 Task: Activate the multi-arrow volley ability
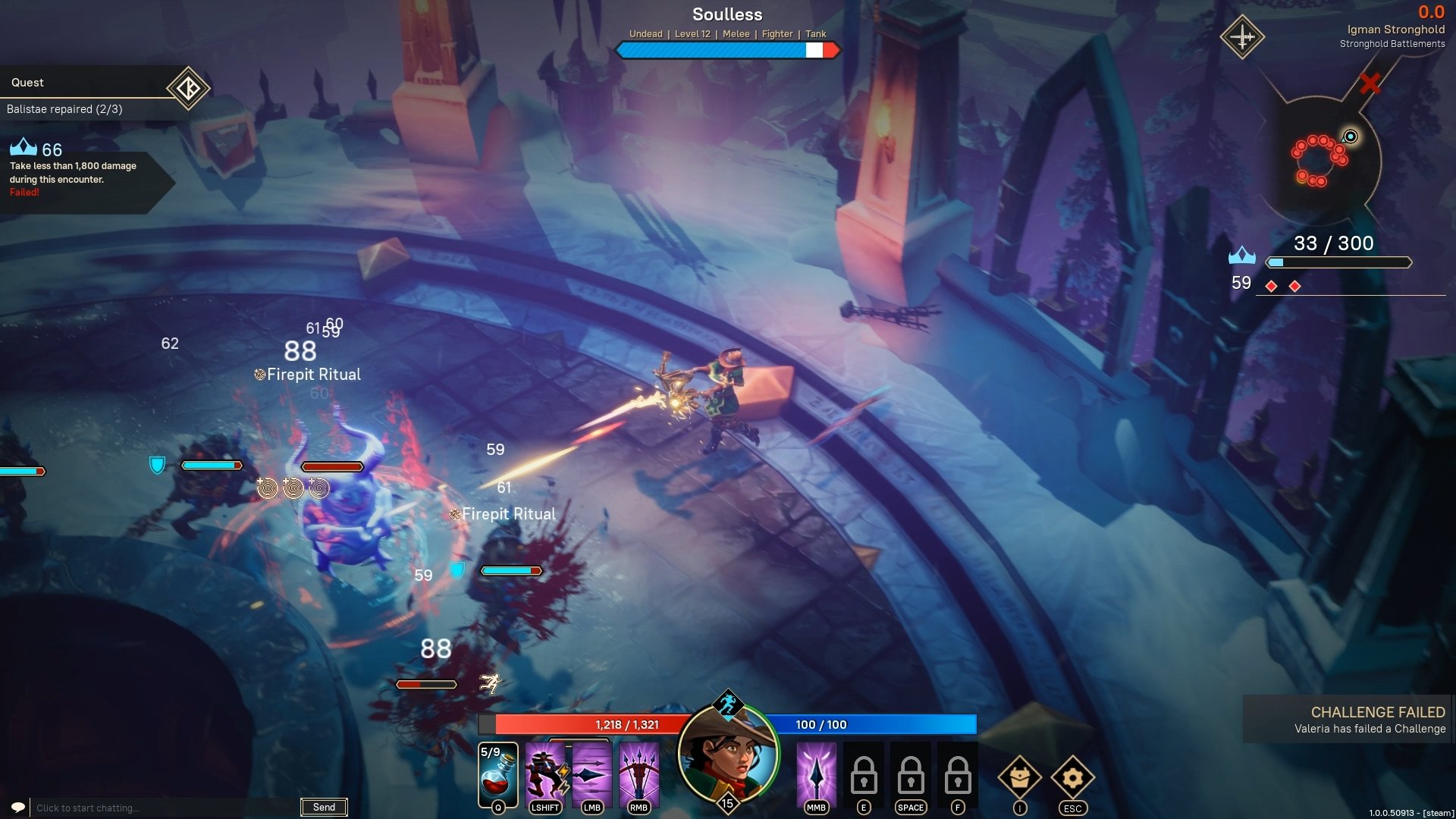click(x=639, y=773)
